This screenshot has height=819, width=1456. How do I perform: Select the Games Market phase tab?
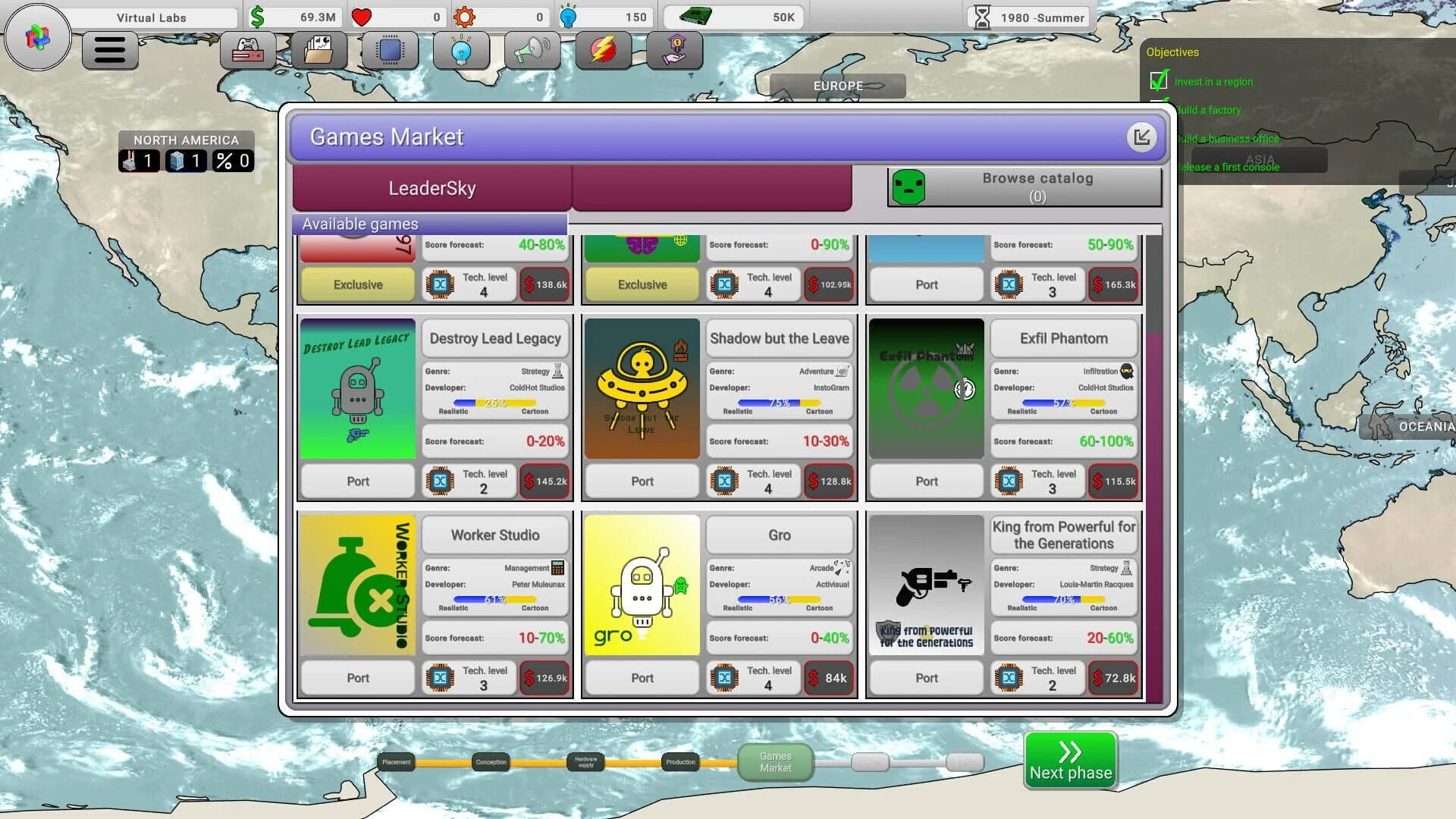775,761
